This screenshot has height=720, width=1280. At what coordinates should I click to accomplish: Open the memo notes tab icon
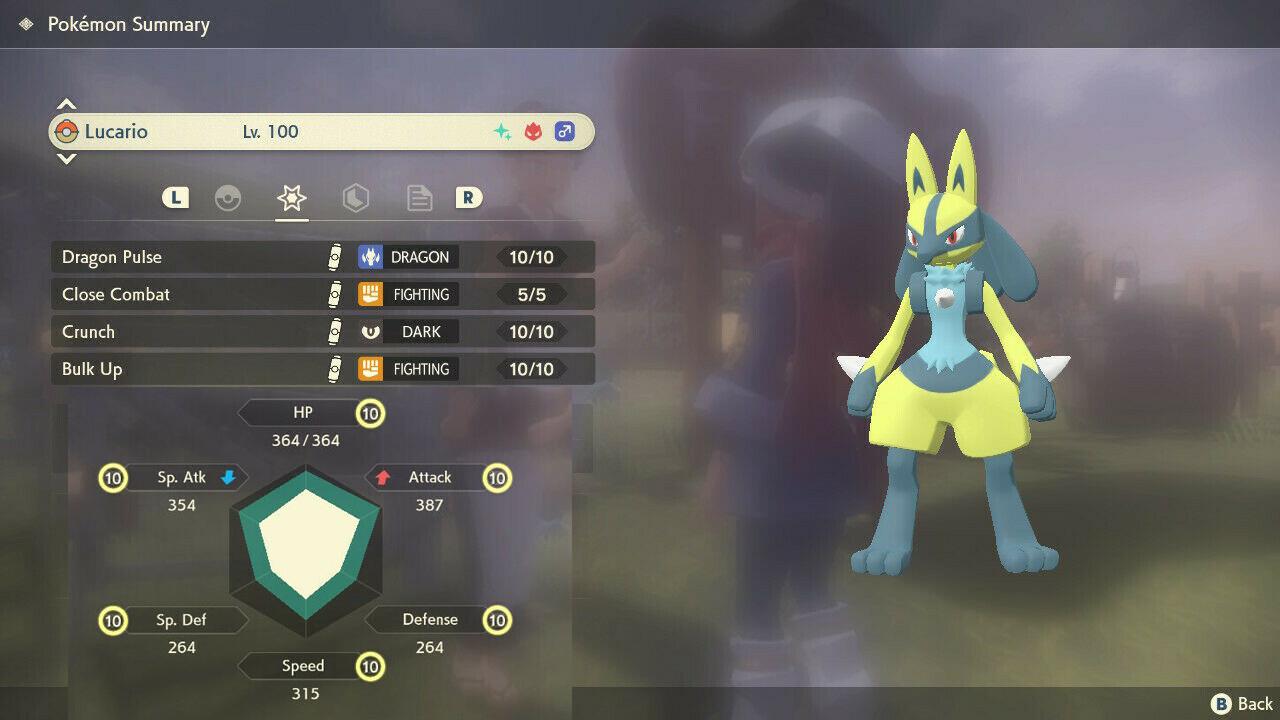coord(419,198)
